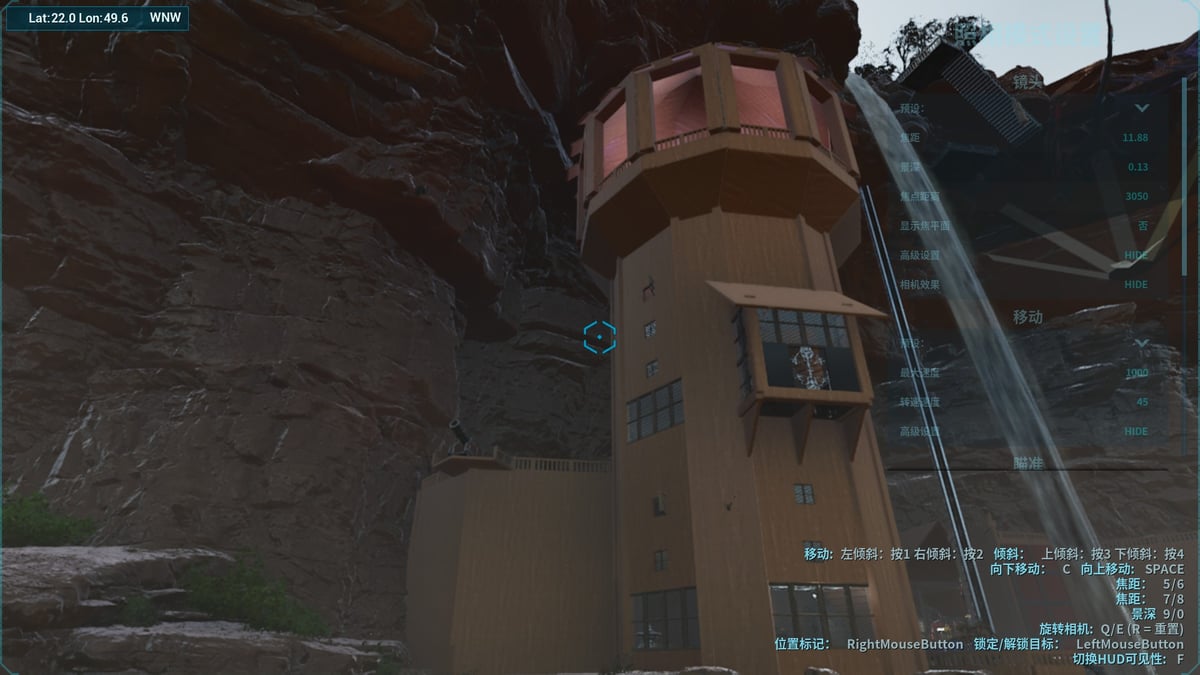Edit the rotation speed value 45
Screen dimensions: 1200x675
(1142, 402)
